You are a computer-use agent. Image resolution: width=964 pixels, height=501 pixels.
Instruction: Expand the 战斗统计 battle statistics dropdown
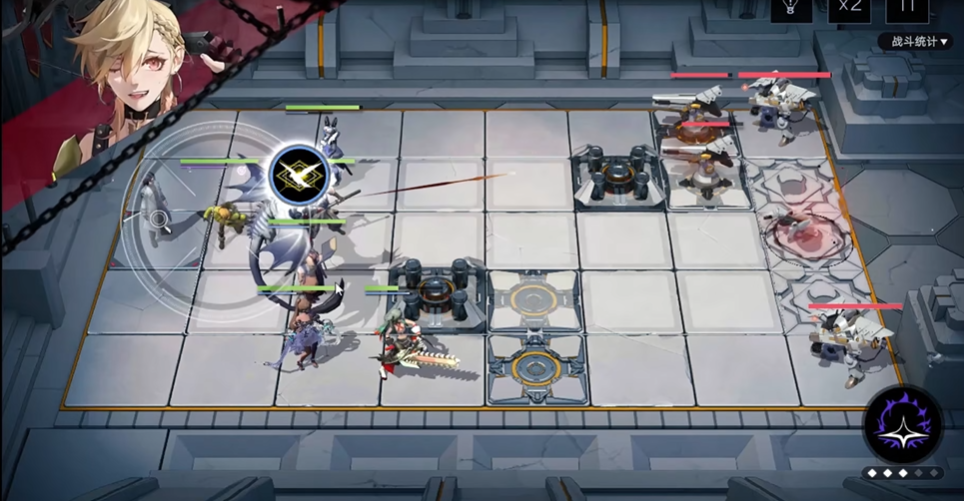[x=914, y=41]
